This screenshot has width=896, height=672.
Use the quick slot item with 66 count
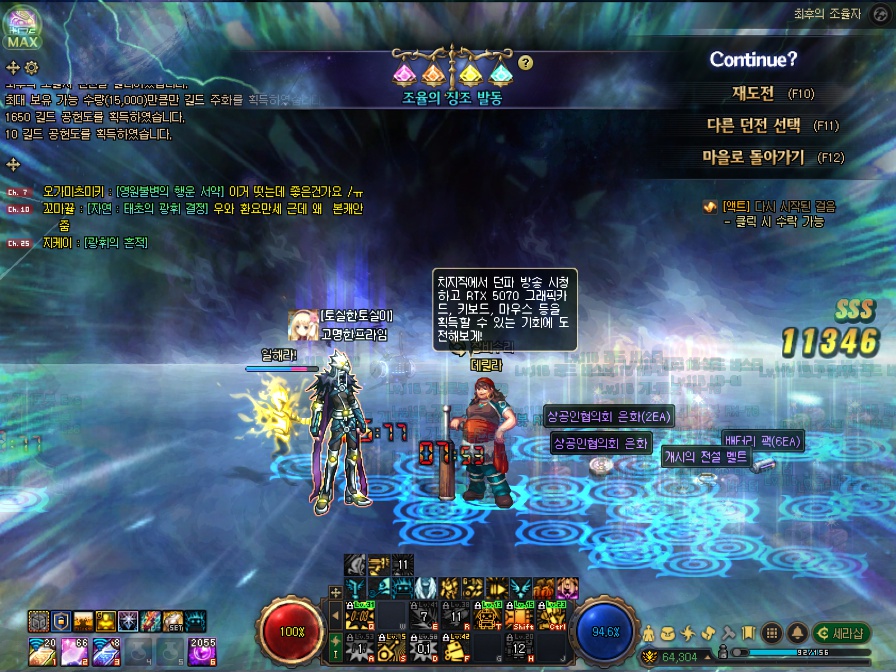pos(76,650)
